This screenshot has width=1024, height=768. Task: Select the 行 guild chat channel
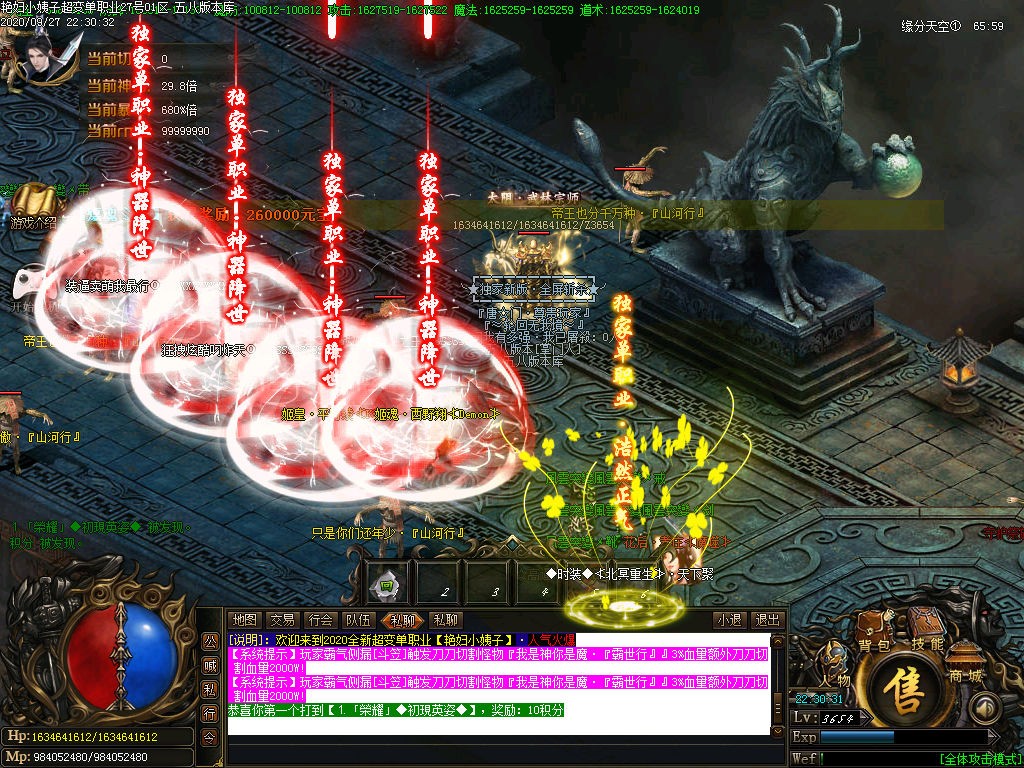pos(210,713)
